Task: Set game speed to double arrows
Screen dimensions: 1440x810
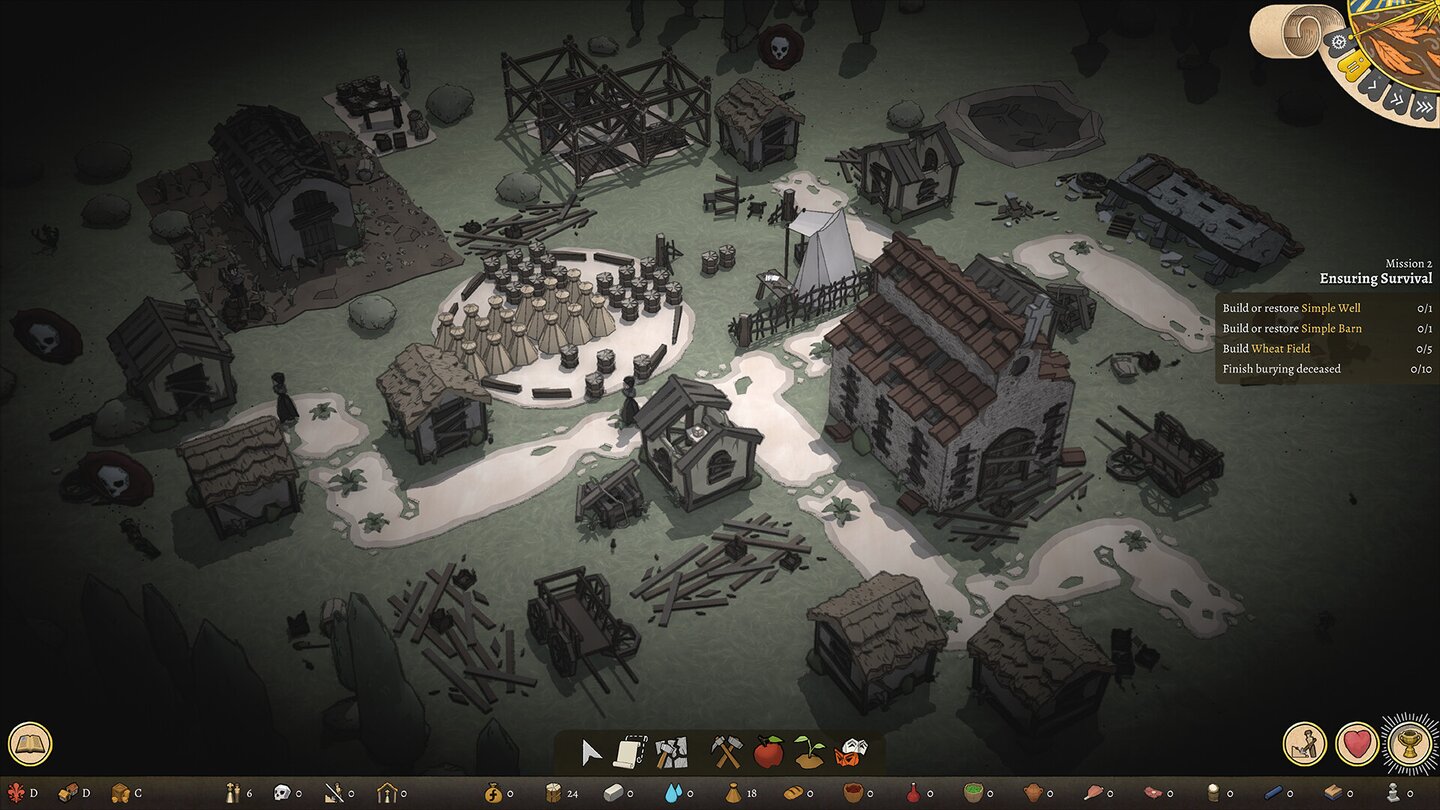Action: (1396, 102)
